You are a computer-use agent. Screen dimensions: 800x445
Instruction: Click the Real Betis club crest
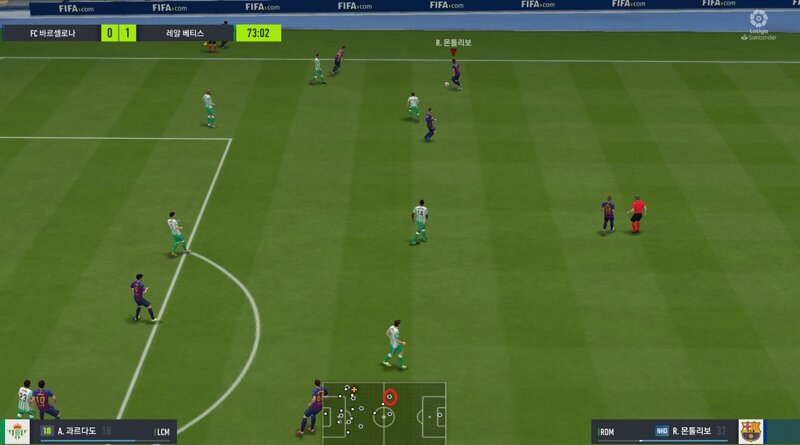[18, 431]
